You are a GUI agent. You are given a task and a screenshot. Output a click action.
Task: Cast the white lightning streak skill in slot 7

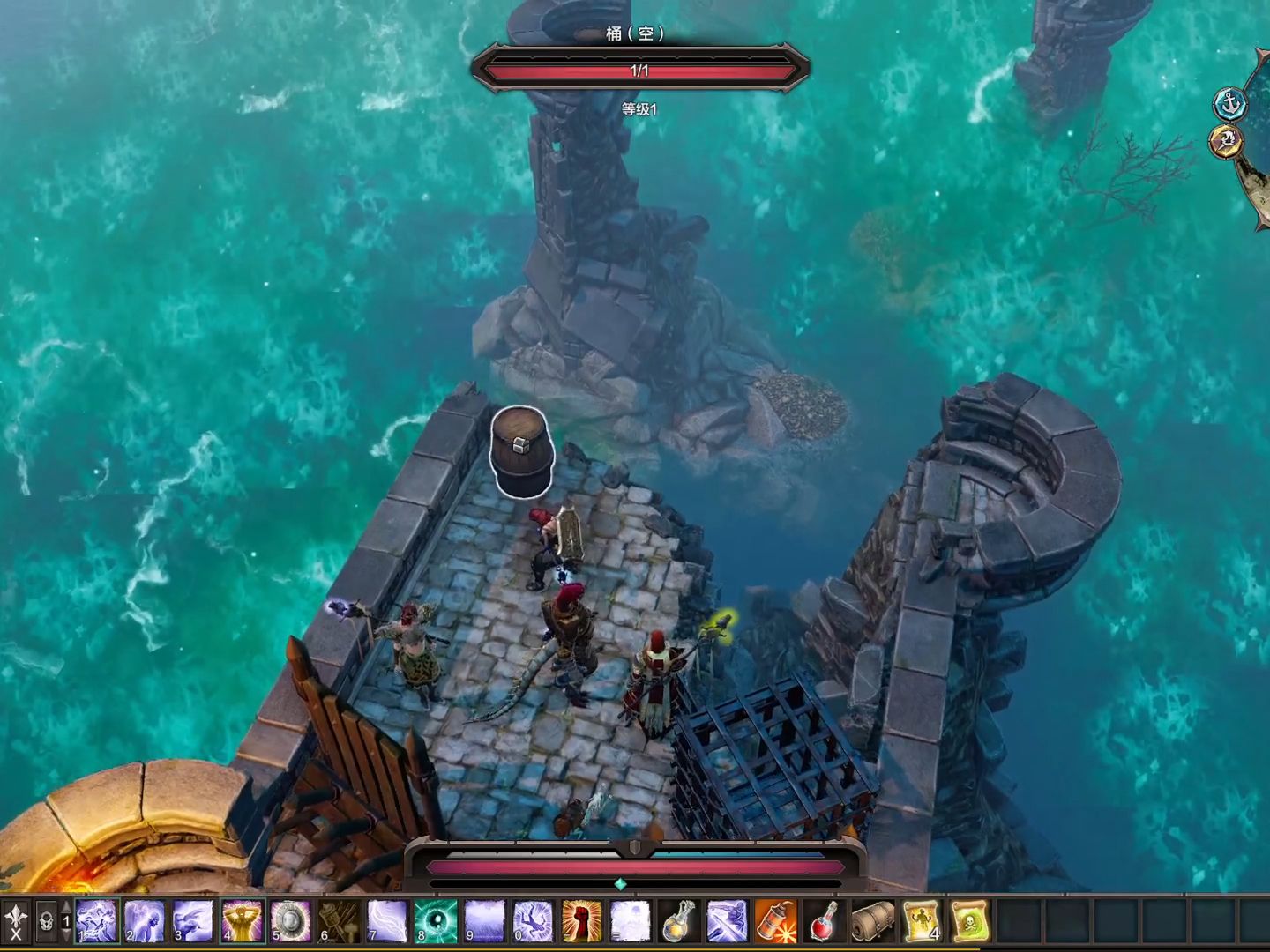click(387, 921)
